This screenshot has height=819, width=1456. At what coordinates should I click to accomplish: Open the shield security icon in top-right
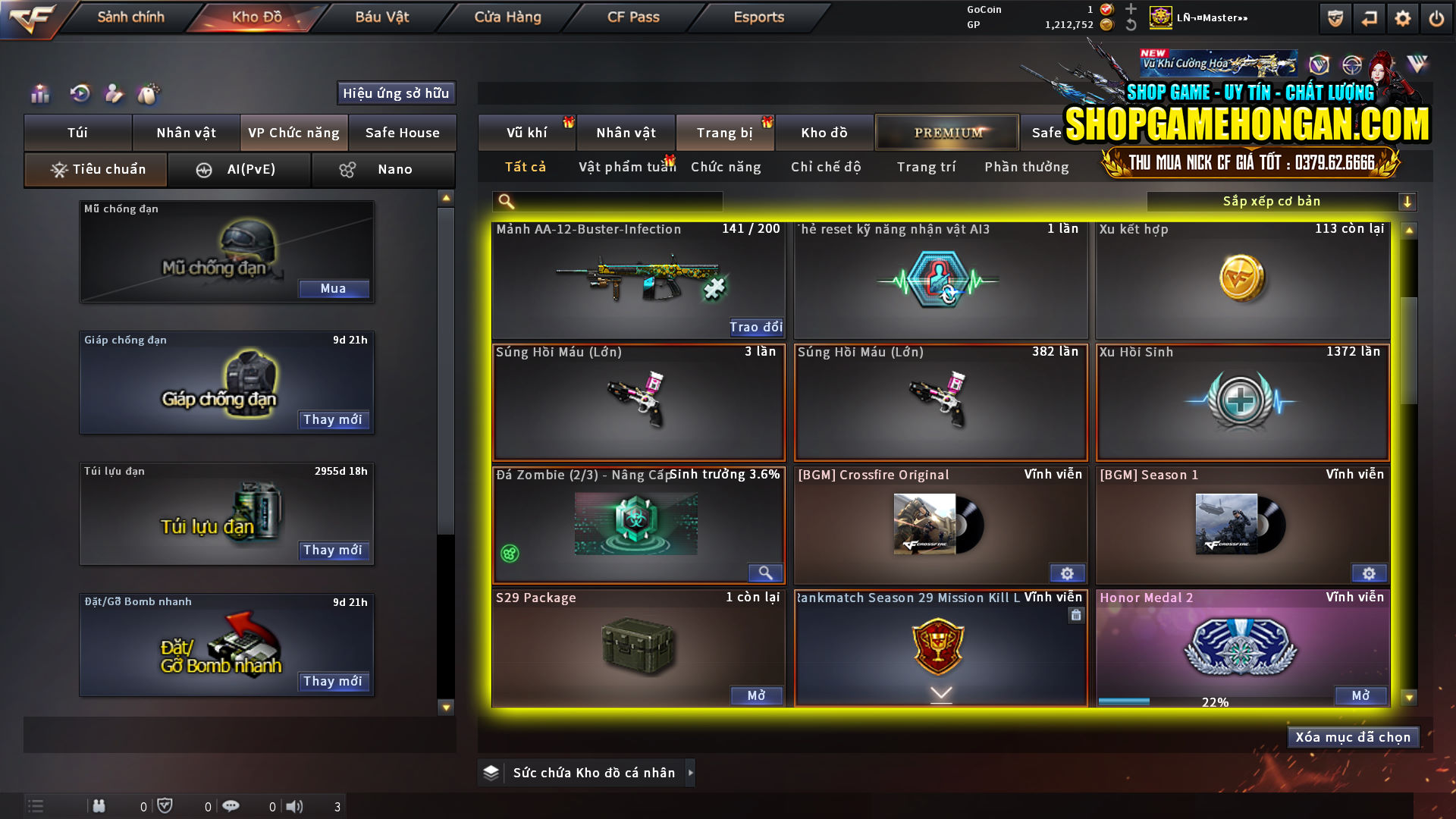[1334, 17]
